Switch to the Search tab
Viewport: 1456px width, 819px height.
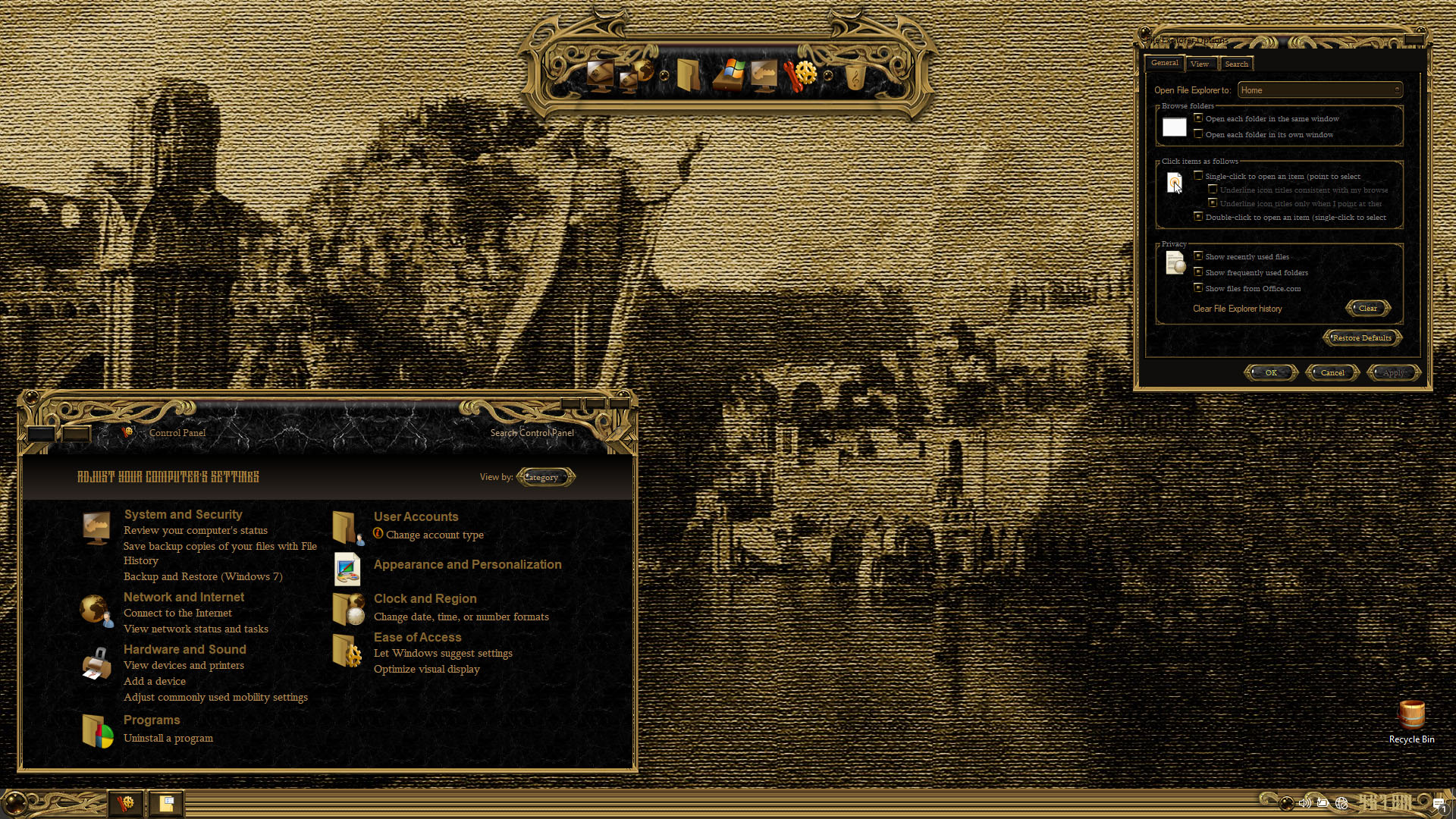(1236, 64)
